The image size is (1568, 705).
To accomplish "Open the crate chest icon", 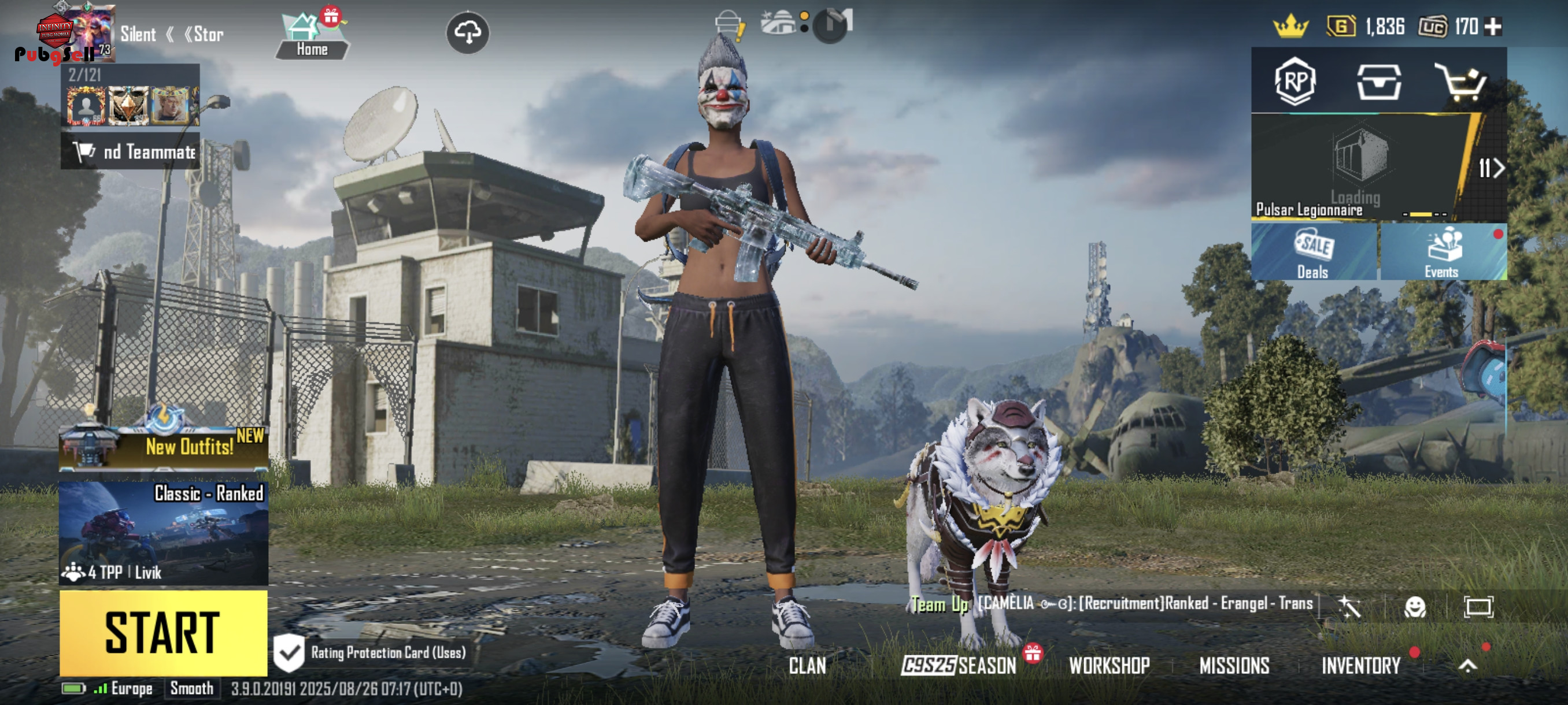I will click(x=1379, y=81).
